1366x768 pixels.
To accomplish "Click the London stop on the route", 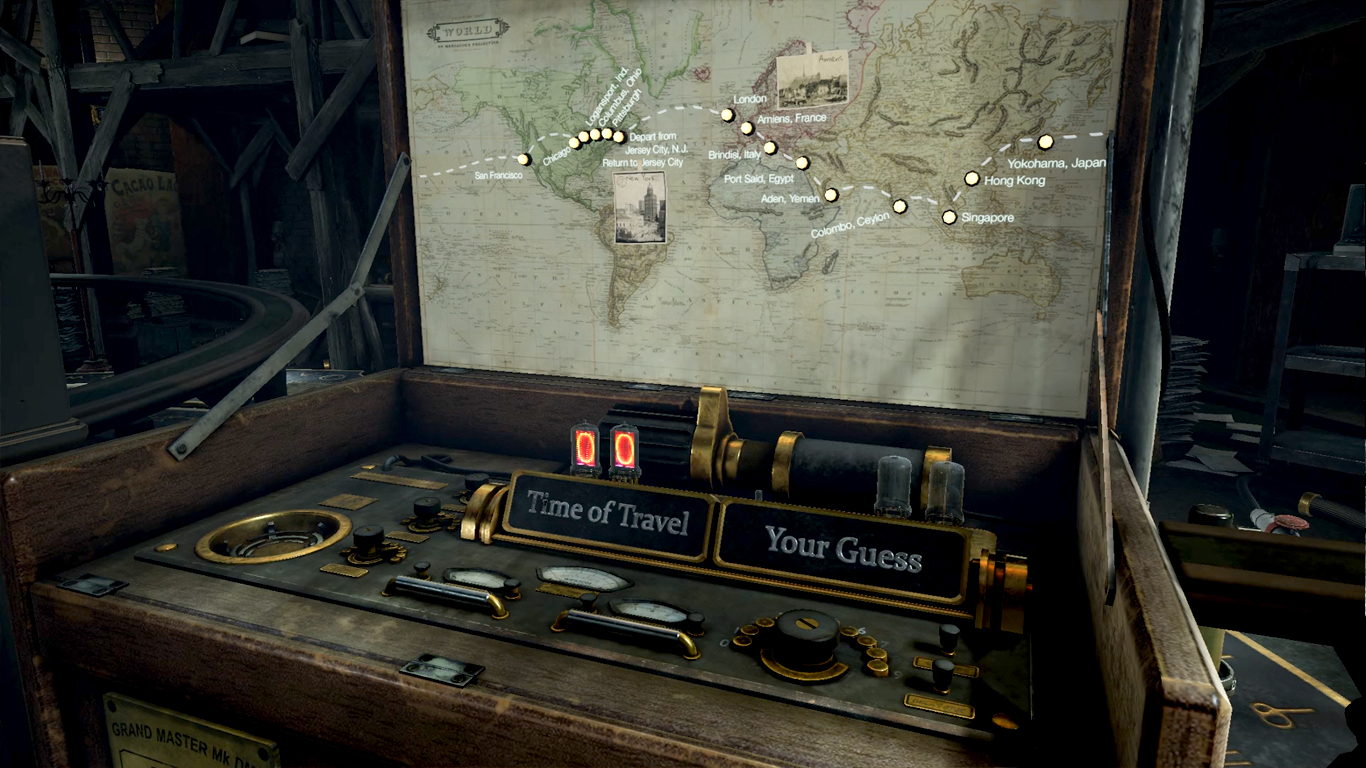I will click(727, 115).
